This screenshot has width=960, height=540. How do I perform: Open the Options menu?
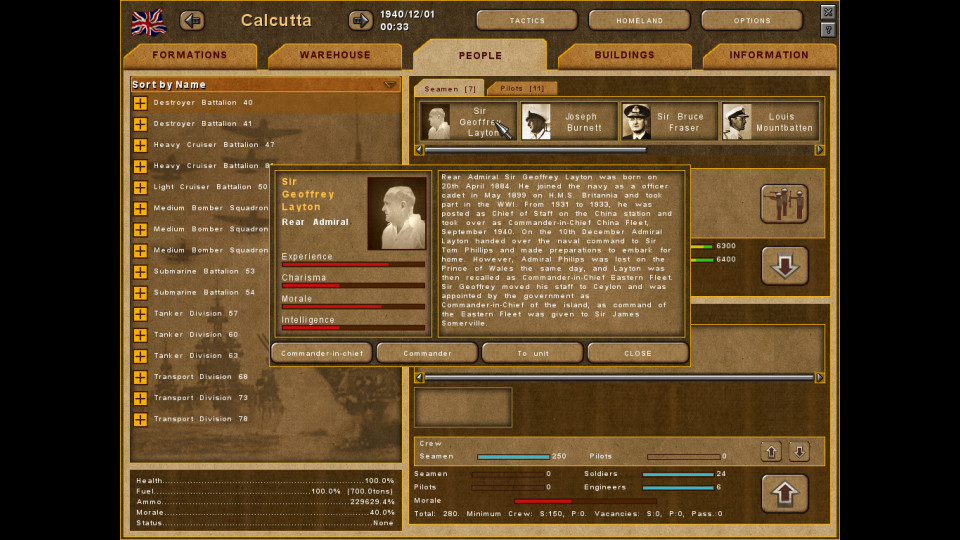(x=752, y=20)
